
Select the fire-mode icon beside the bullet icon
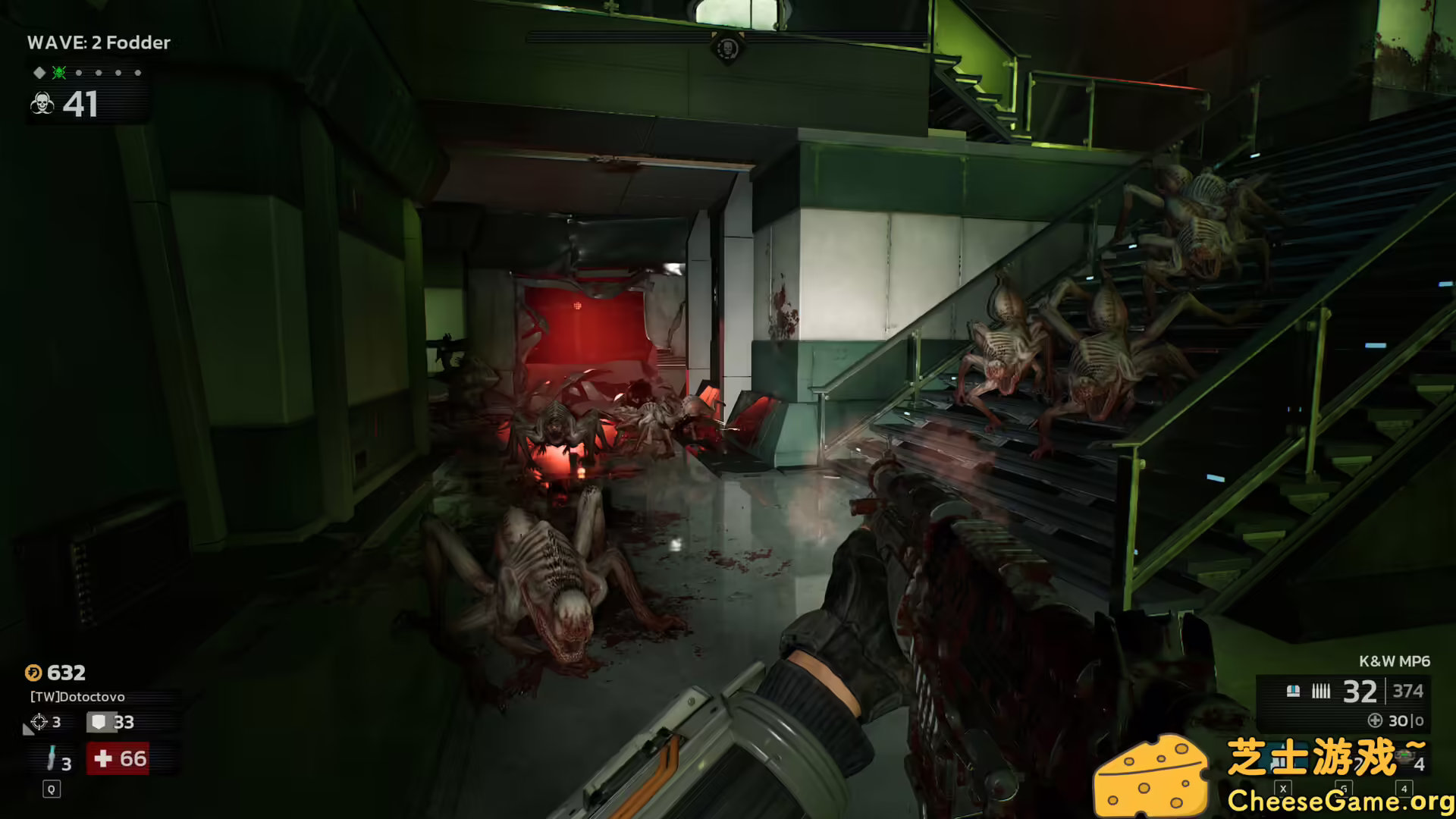point(1293,690)
